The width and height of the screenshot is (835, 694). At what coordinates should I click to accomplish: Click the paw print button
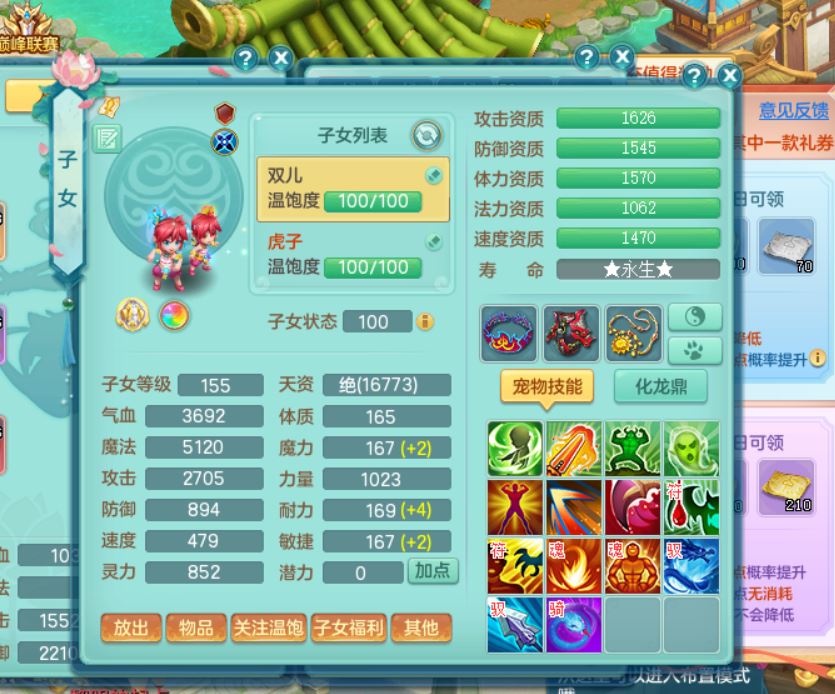tap(693, 349)
